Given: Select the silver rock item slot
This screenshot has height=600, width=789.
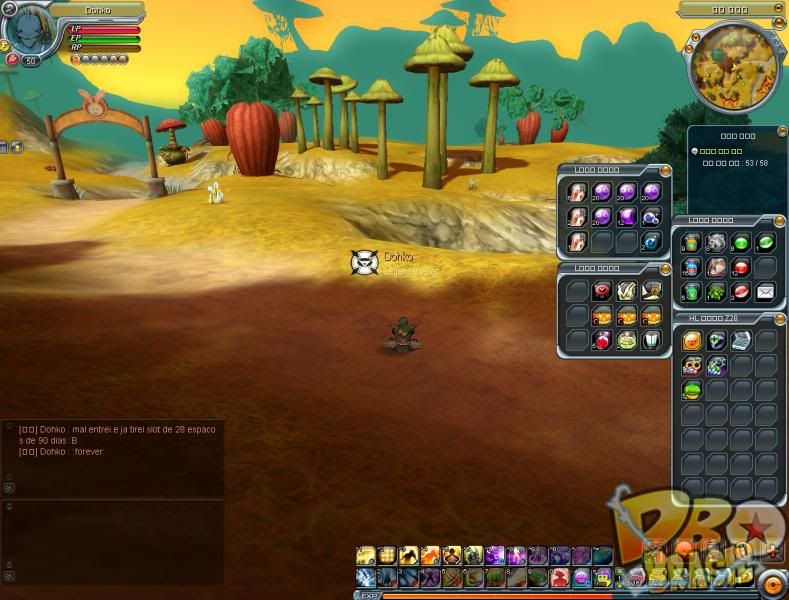Looking at the screenshot, I should coord(717,243).
